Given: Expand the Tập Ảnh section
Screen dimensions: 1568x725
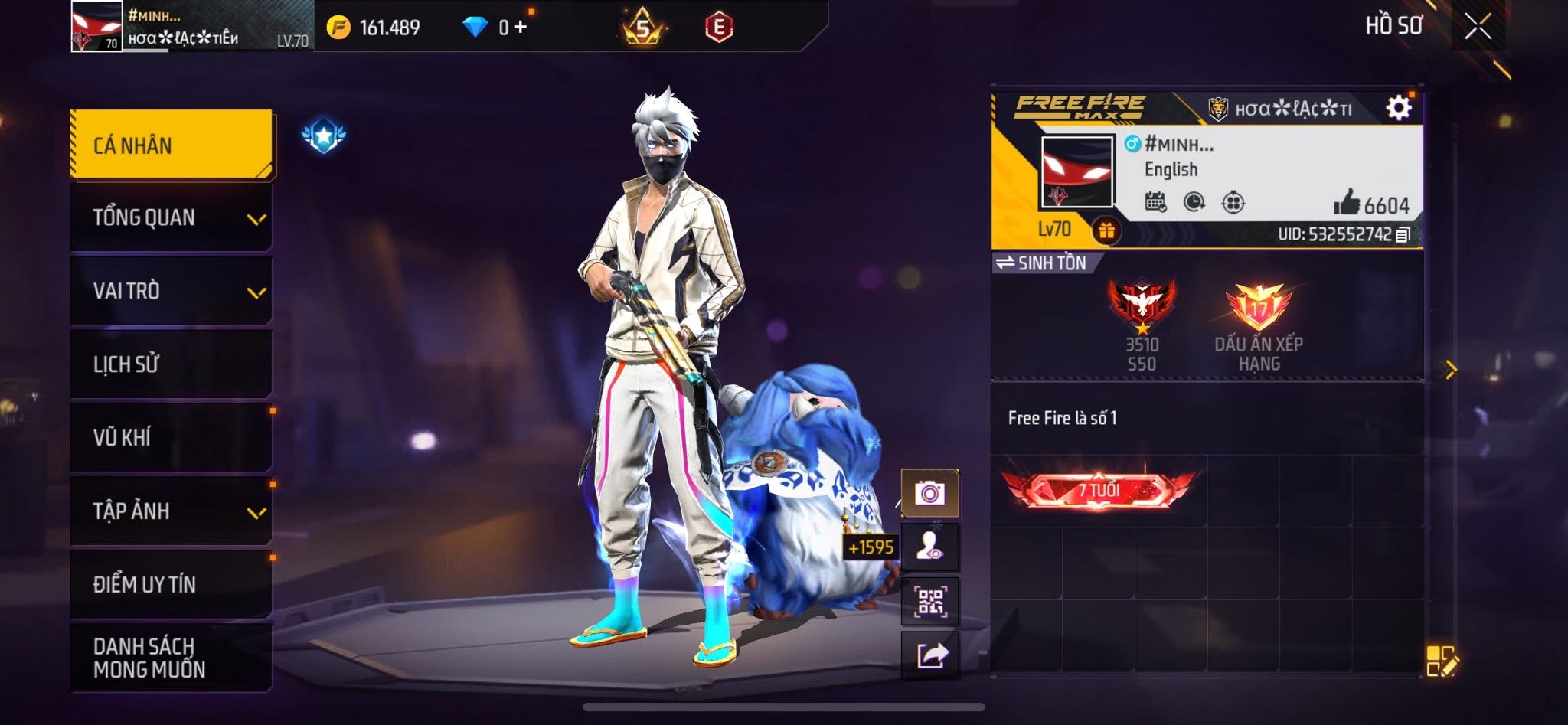Looking at the screenshot, I should pos(171,511).
